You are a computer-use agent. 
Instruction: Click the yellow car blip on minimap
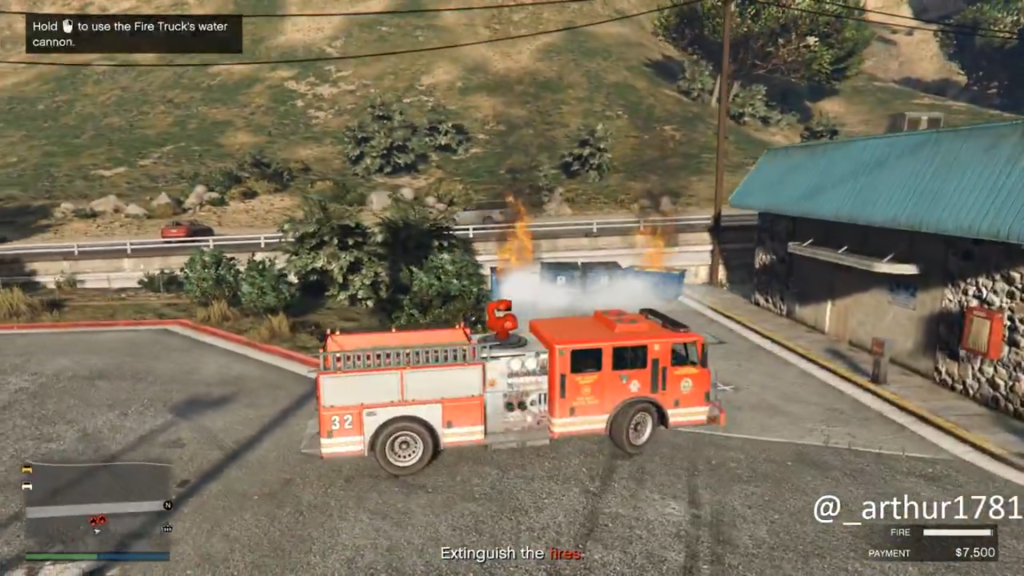pos(28,469)
